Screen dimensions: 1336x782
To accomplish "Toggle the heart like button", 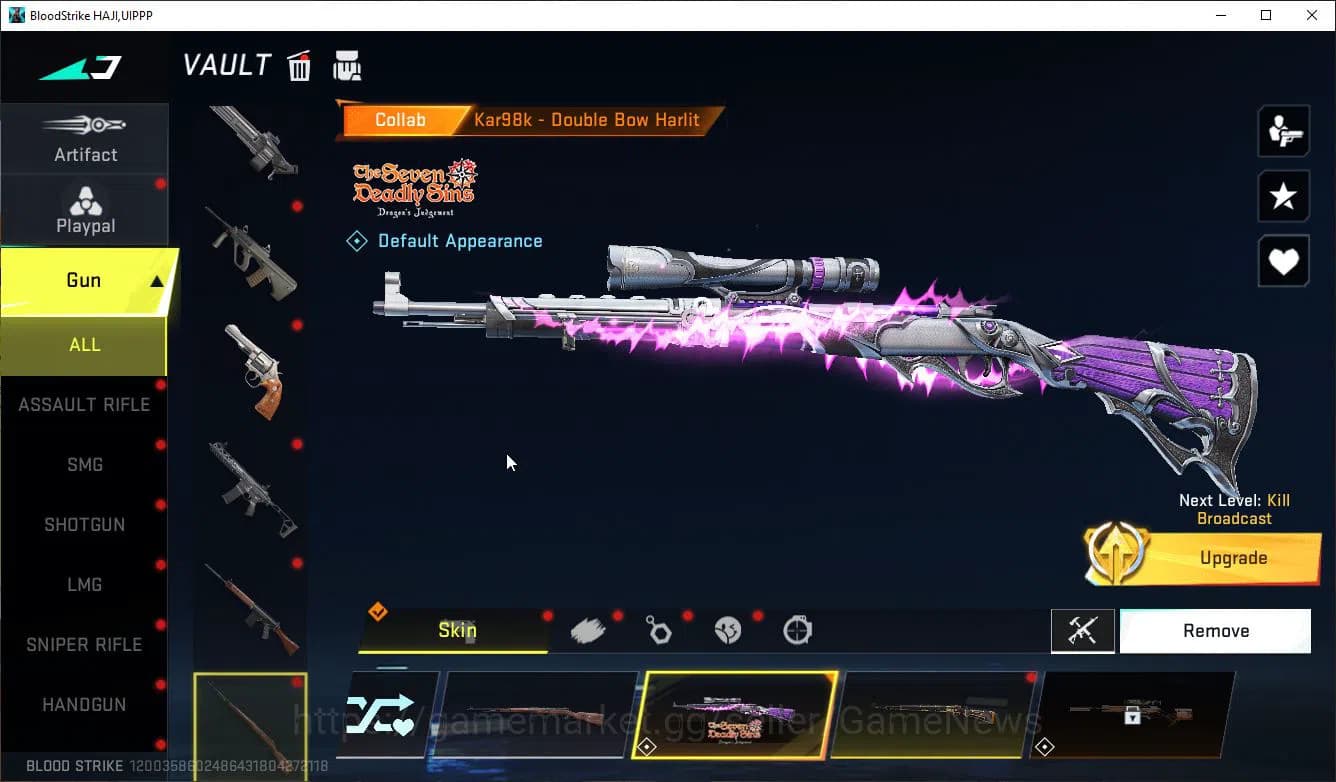I will click(1283, 261).
